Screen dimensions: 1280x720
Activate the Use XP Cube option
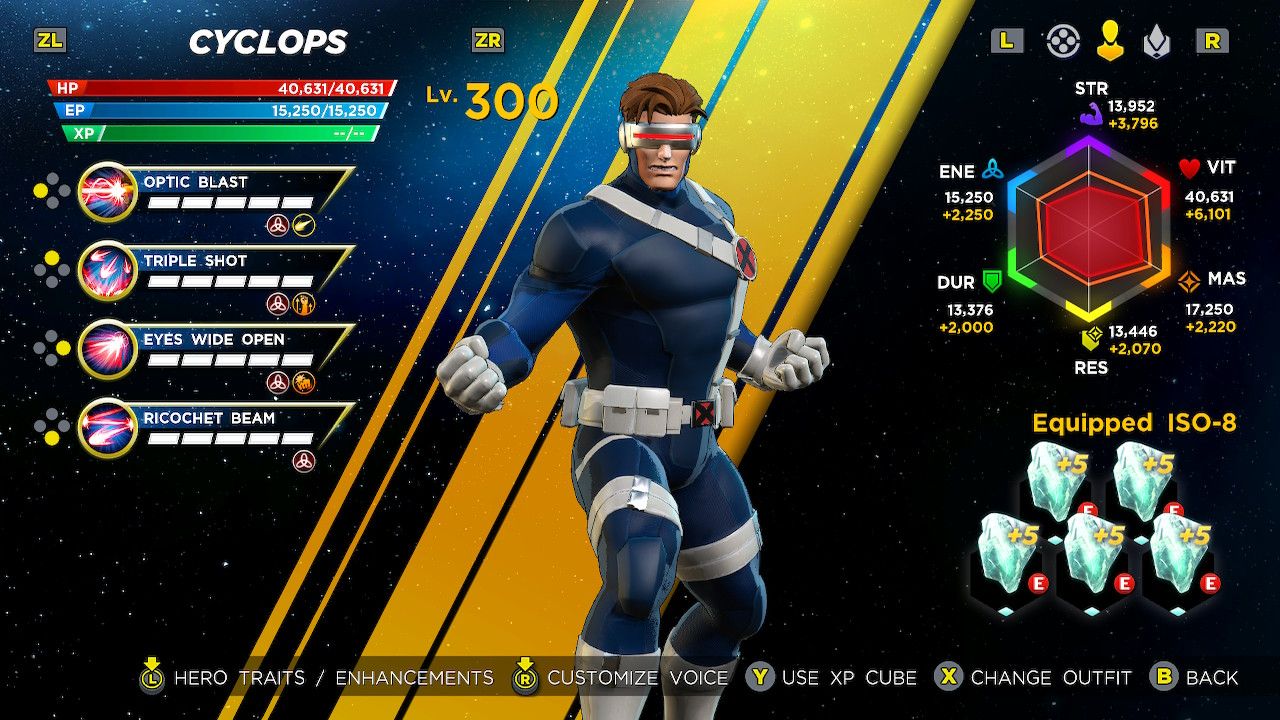pos(832,678)
